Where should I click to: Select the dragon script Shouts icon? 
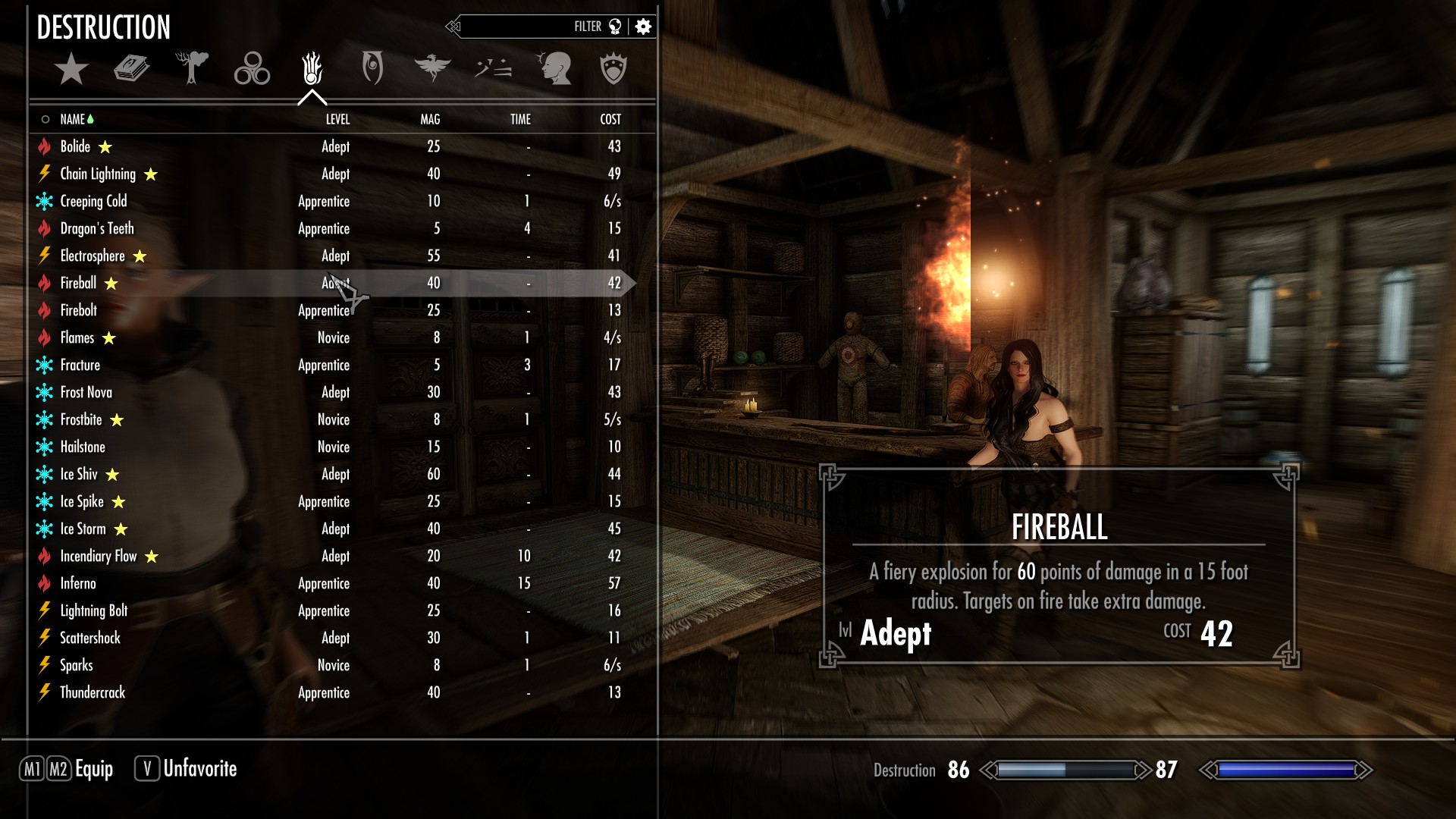point(494,68)
